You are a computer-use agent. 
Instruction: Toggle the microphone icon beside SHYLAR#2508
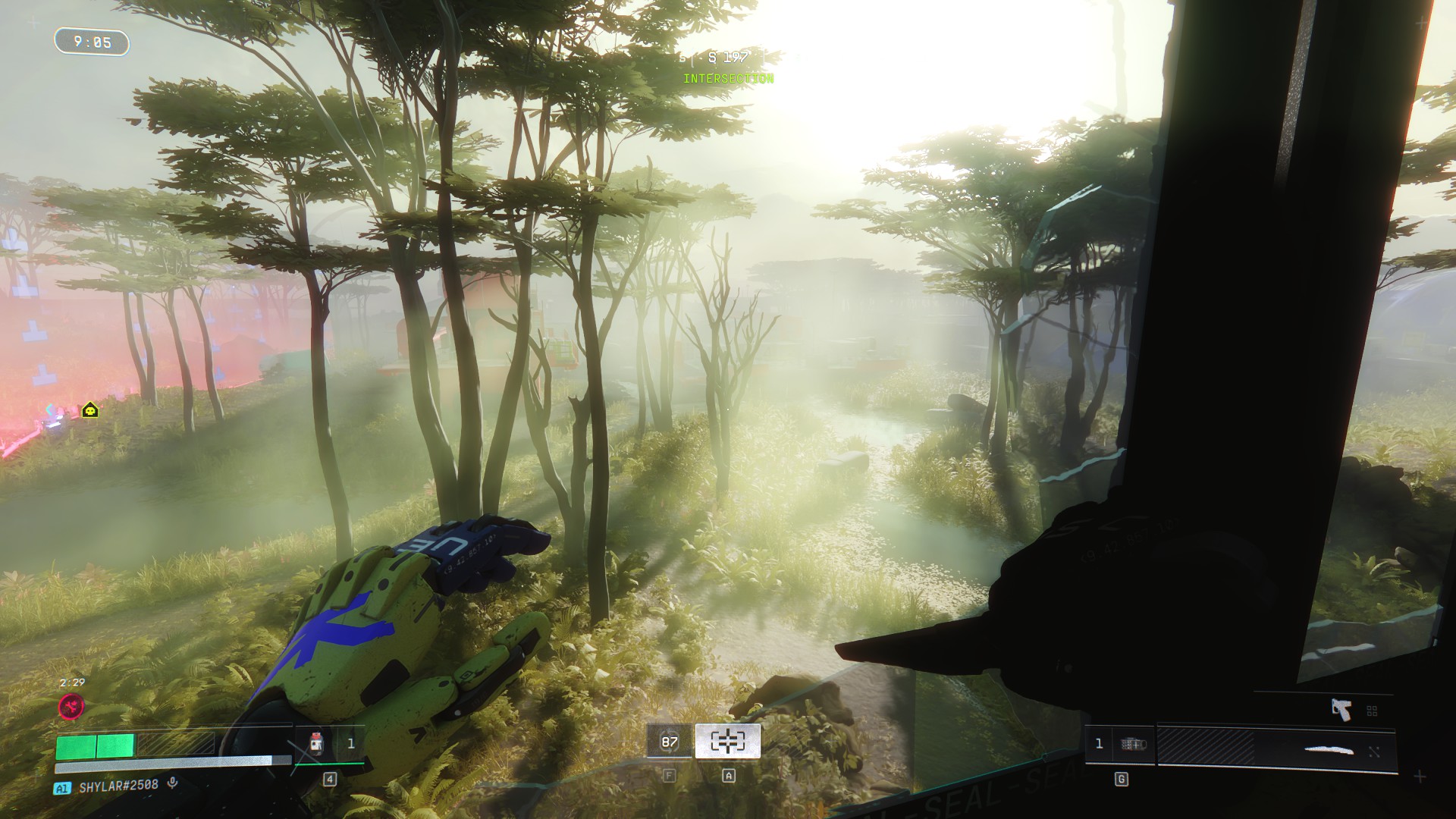(173, 783)
